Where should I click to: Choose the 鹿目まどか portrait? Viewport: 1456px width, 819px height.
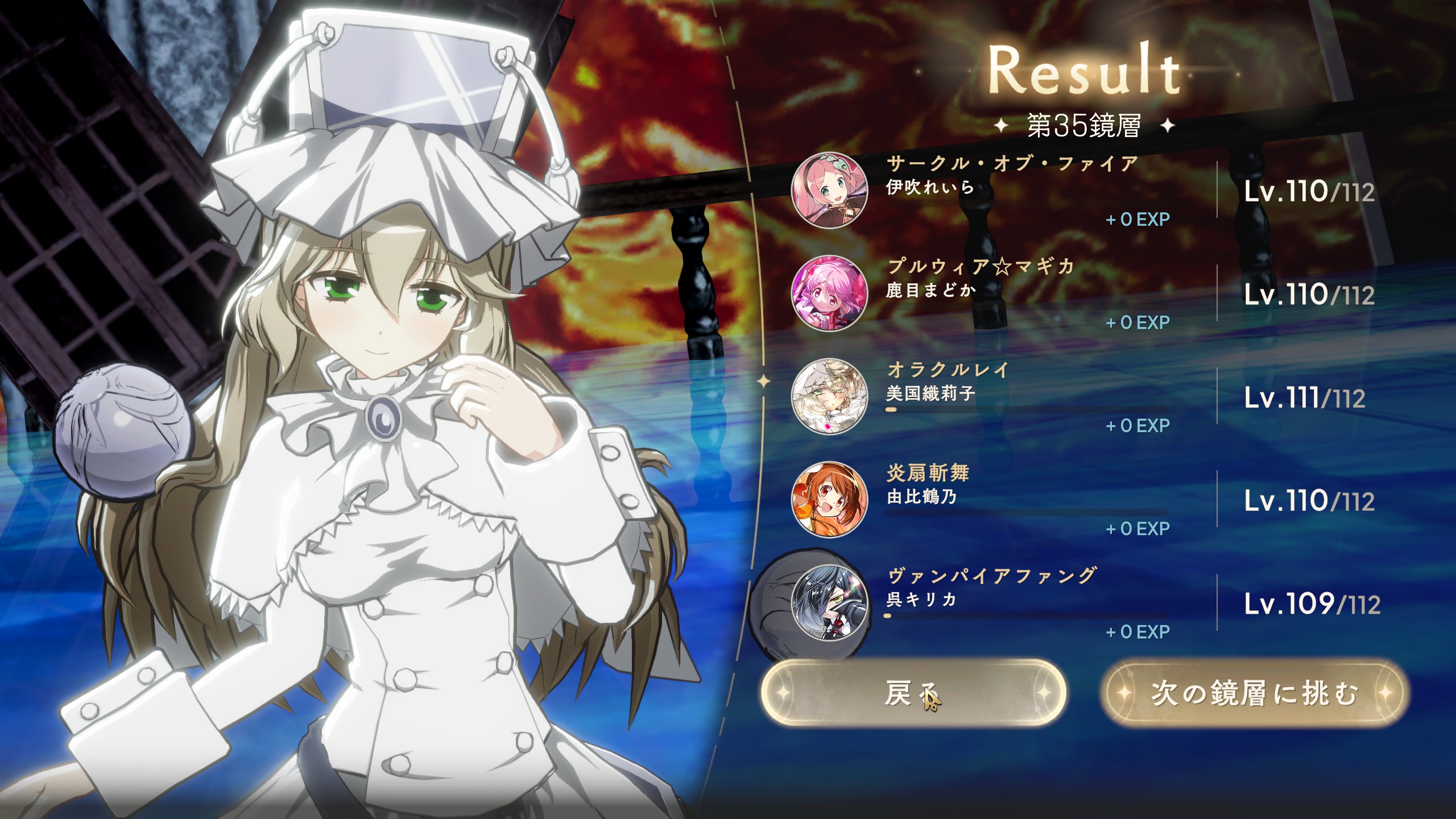coord(829,293)
